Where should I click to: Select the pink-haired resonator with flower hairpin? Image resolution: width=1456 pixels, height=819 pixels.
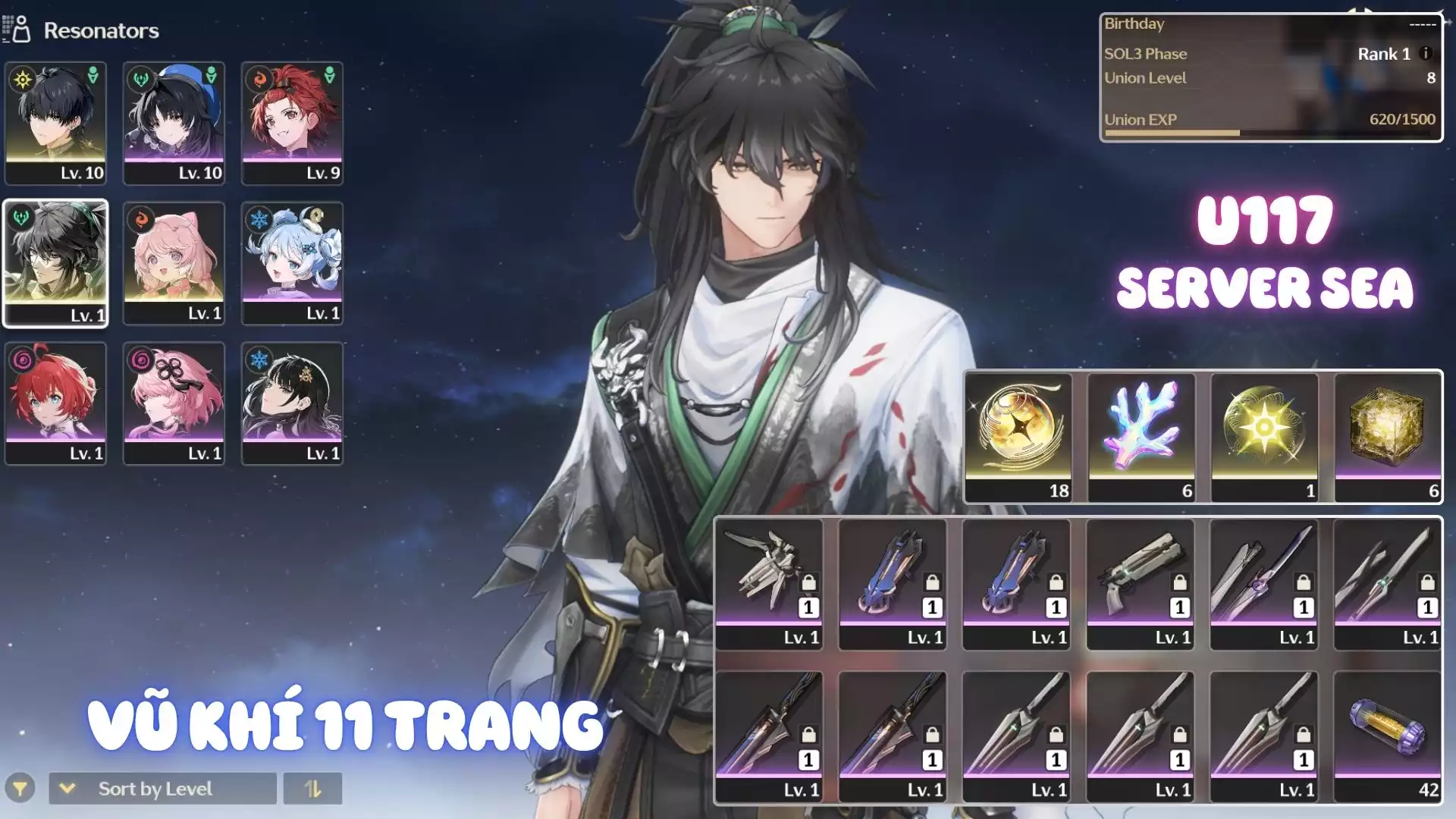pyautogui.click(x=174, y=403)
